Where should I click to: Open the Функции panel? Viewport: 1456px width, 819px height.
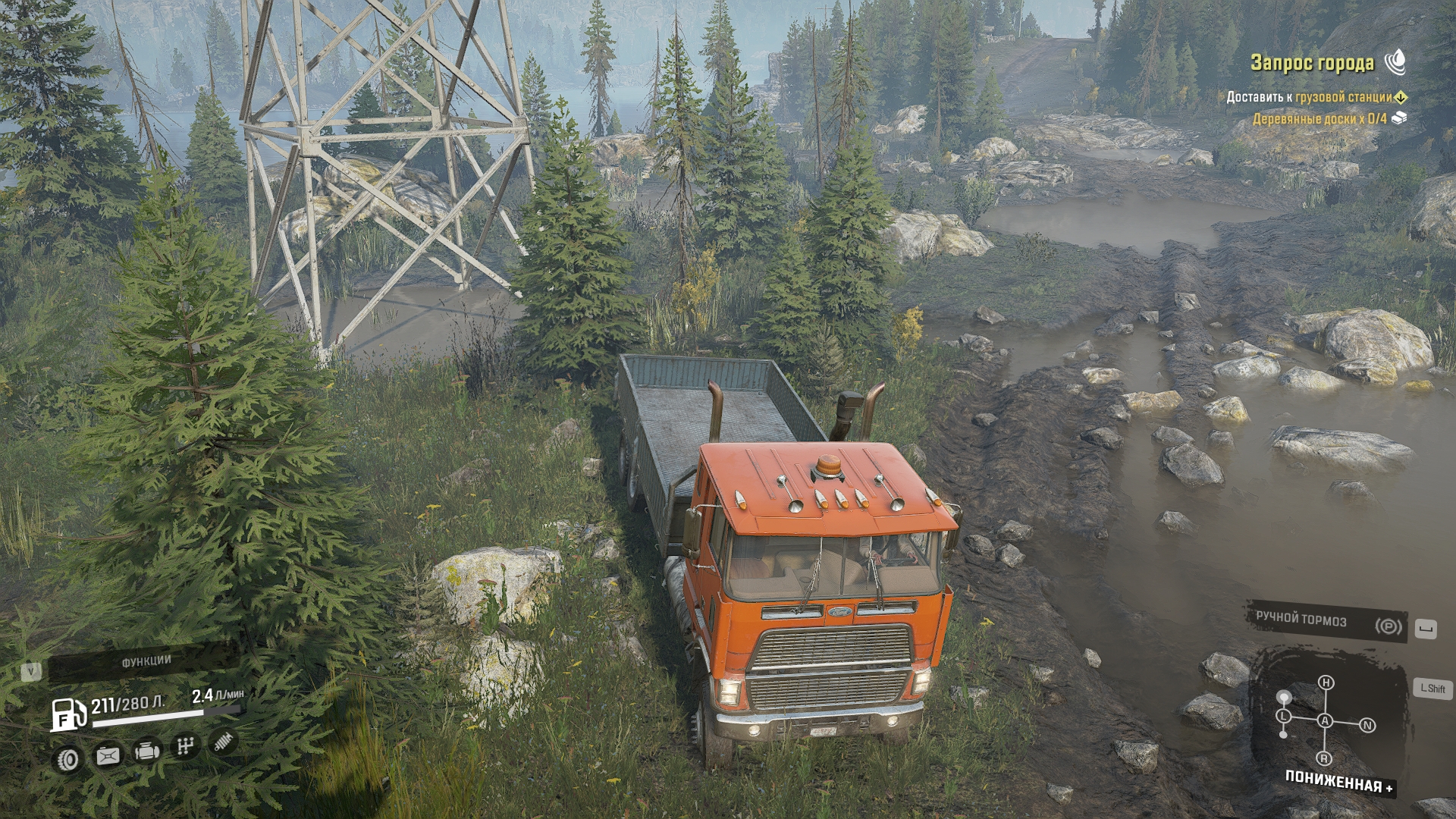click(146, 662)
